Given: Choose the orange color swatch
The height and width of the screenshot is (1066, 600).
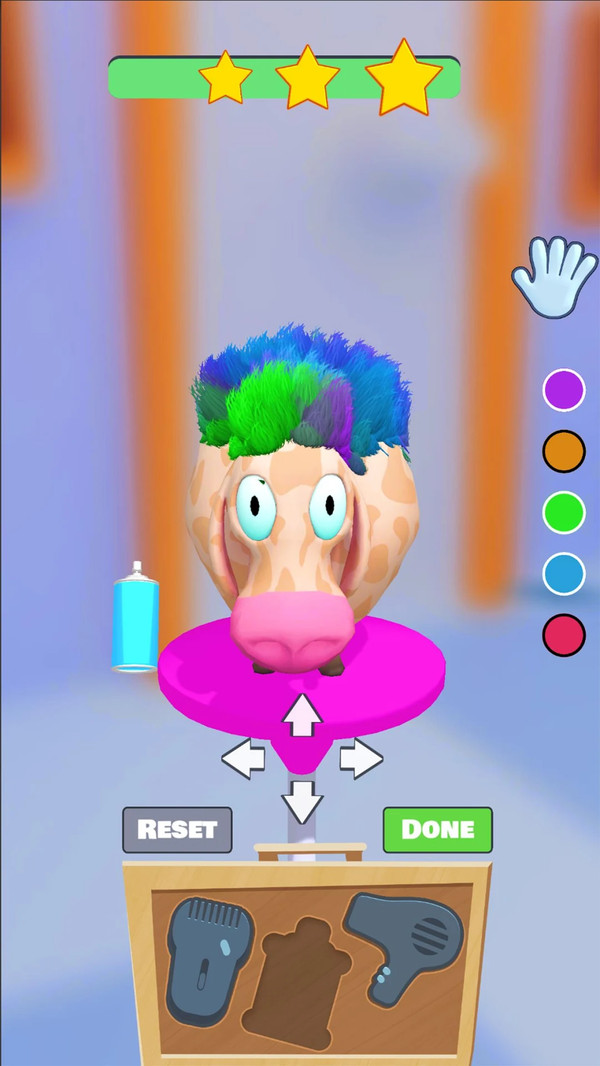Looking at the screenshot, I should pos(563,452).
